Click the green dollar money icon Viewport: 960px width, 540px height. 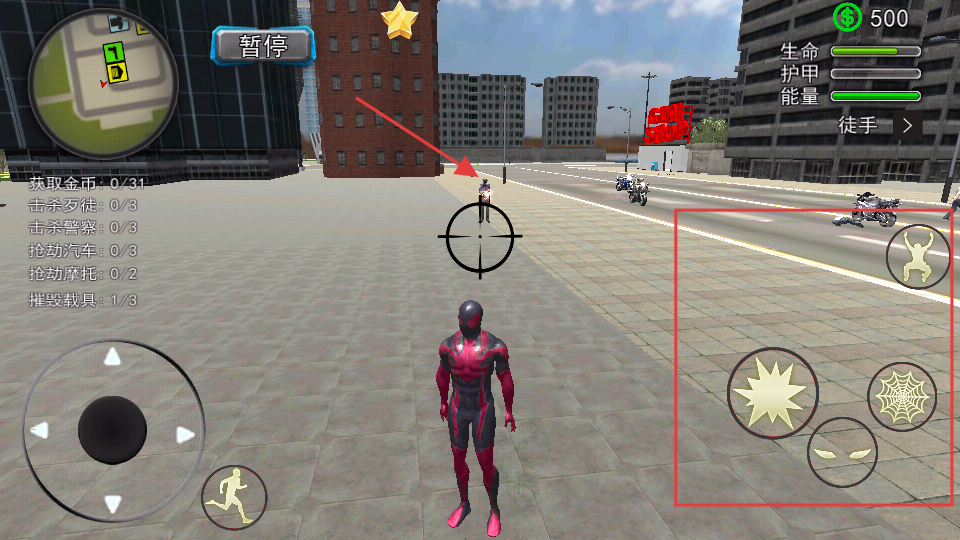coord(847,17)
